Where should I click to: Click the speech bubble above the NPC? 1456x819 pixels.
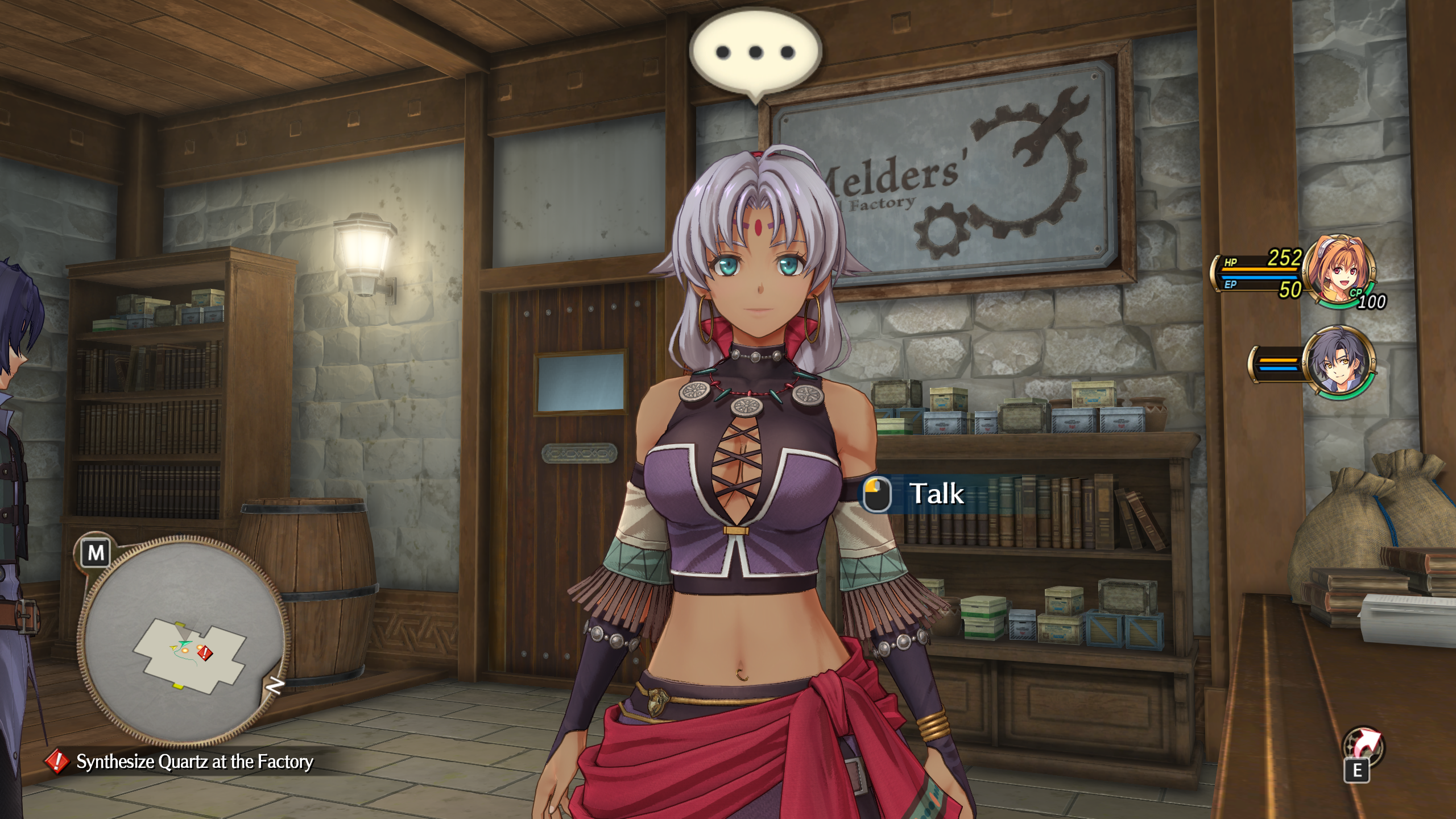[755, 53]
